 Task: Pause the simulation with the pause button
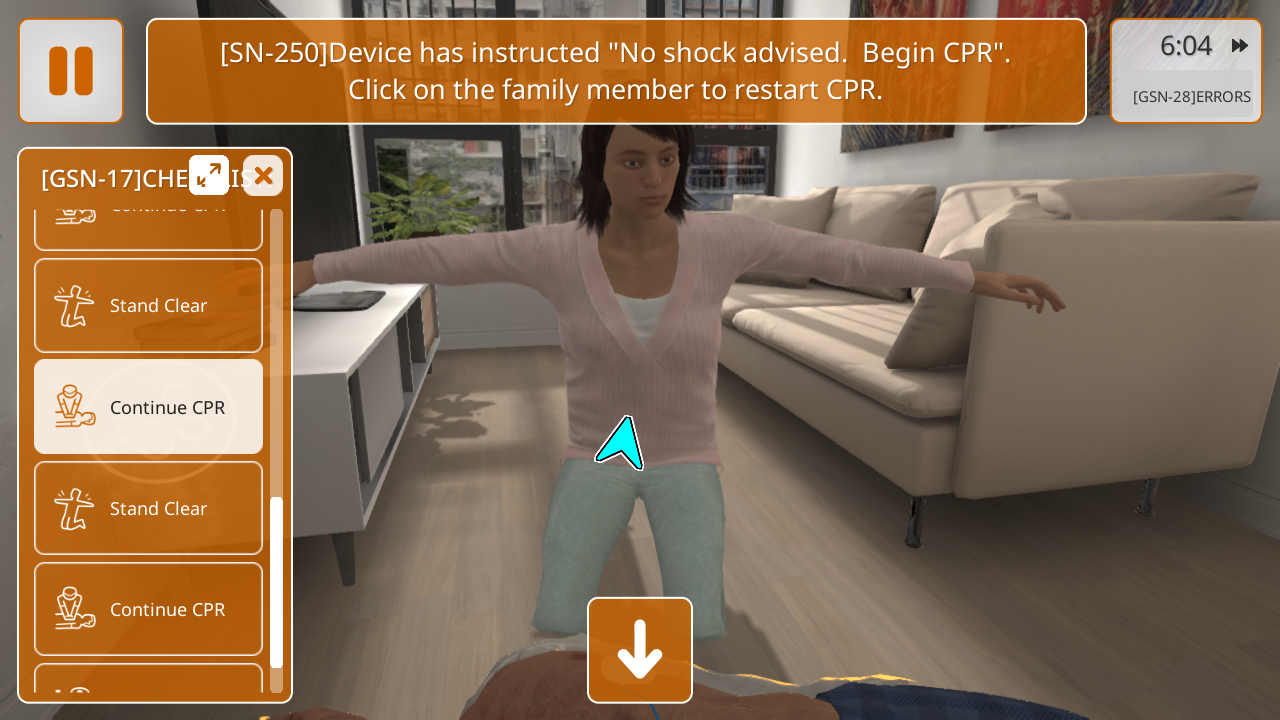pyautogui.click(x=71, y=71)
